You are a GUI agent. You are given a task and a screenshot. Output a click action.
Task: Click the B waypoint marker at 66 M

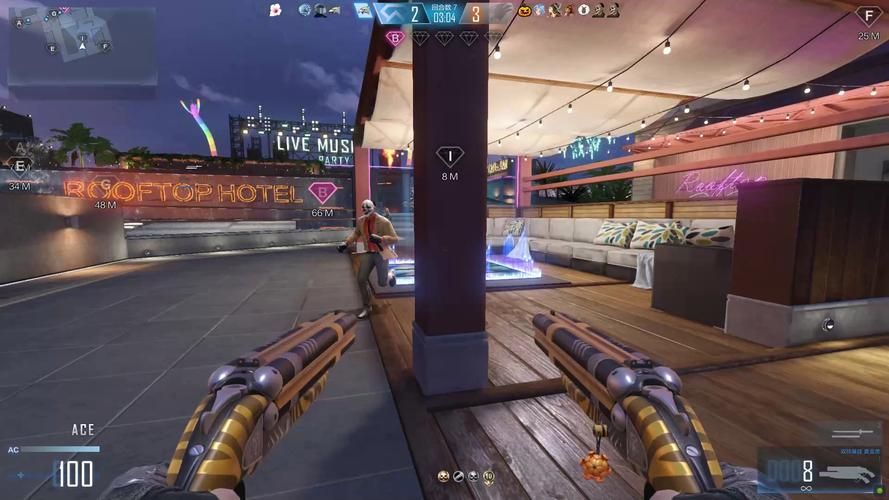(x=322, y=192)
